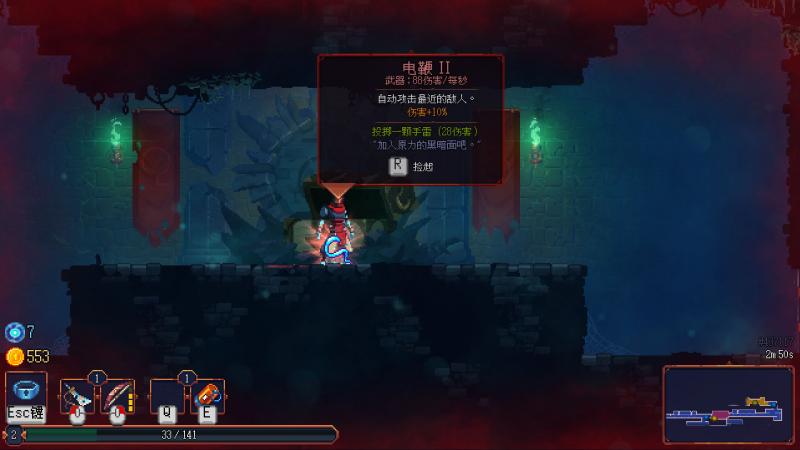The image size is (800, 450).
Task: Activate the orange grenade skill slot
Action: pos(205,396)
